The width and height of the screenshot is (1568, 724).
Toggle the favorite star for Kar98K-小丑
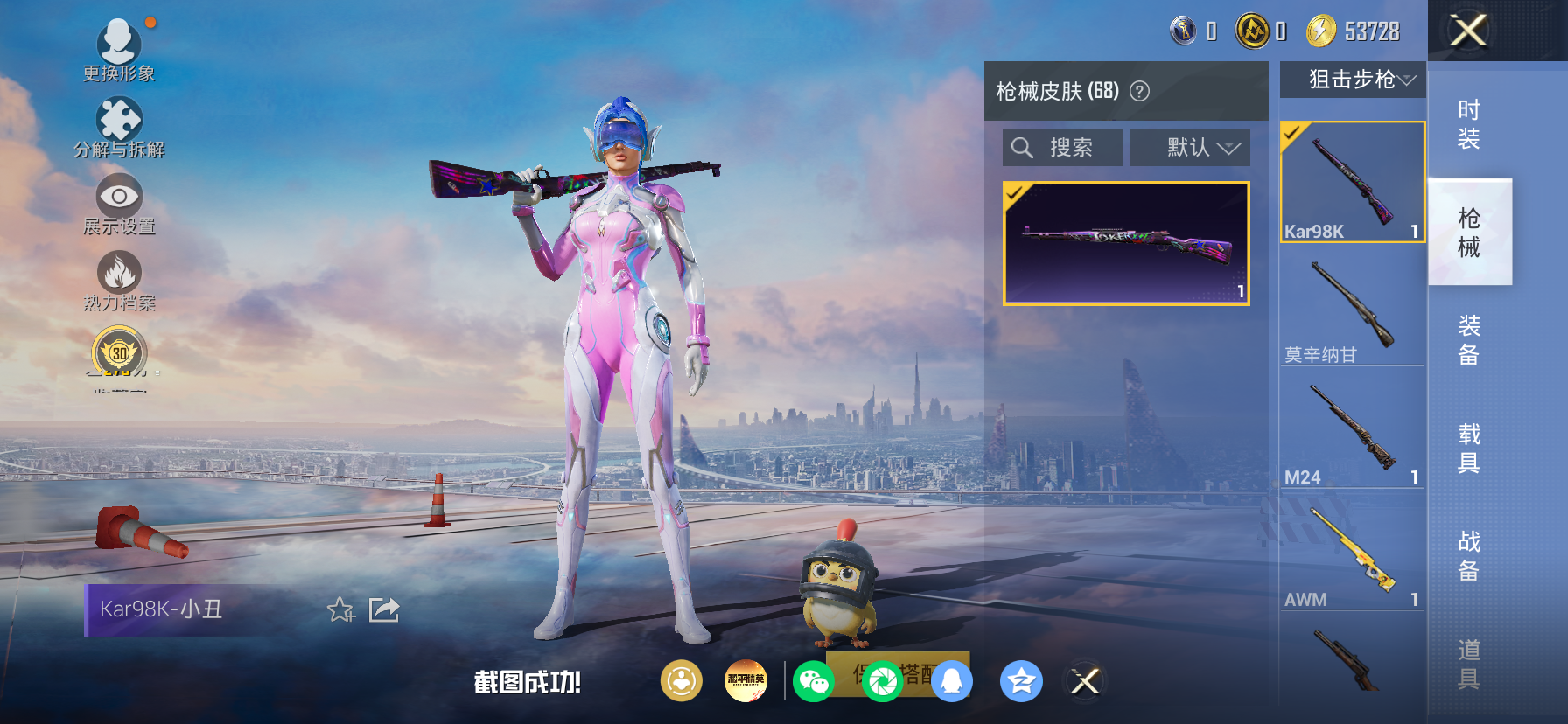pyautogui.click(x=340, y=611)
